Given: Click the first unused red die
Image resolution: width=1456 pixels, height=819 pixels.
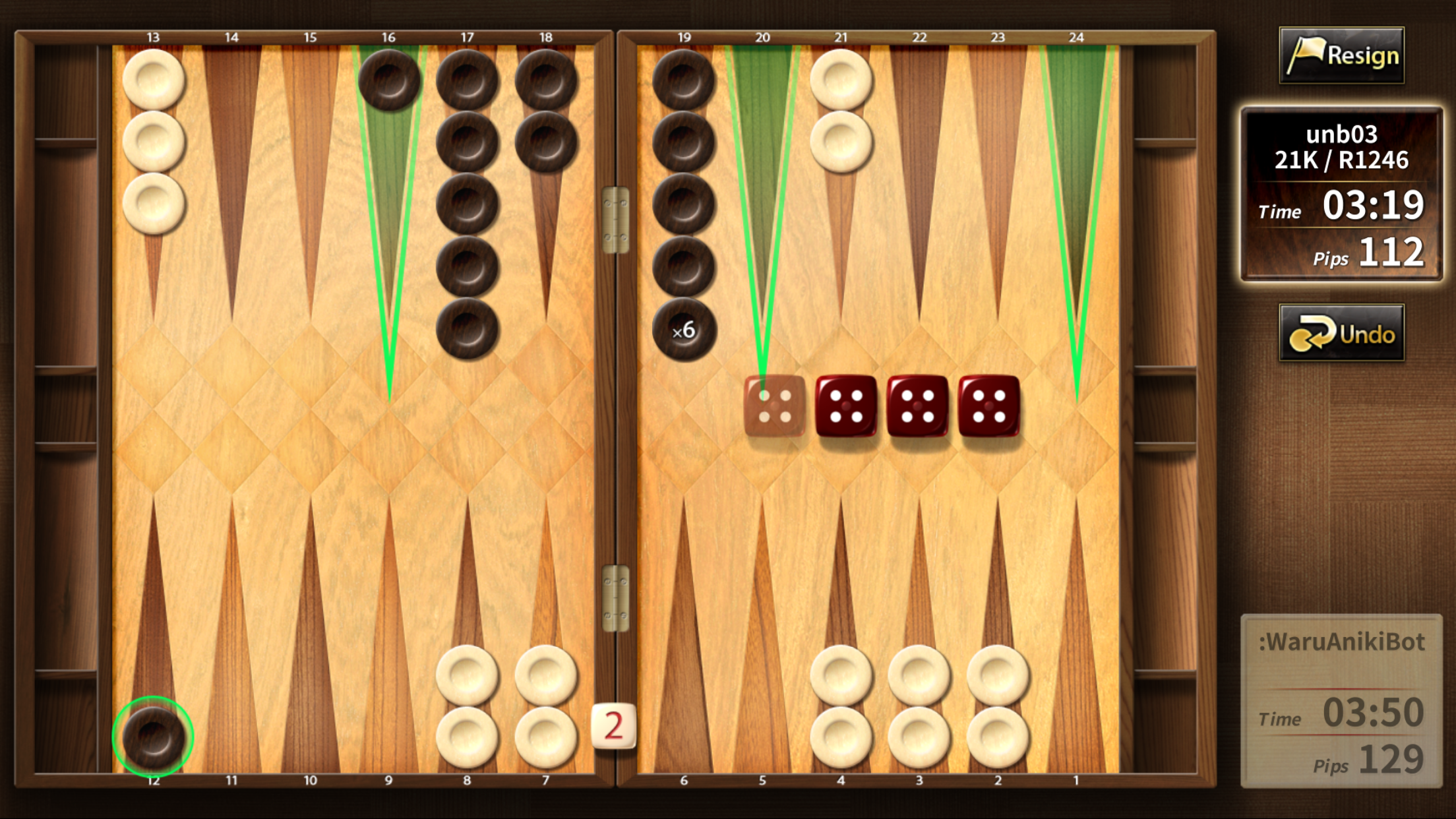Looking at the screenshot, I should tap(845, 408).
